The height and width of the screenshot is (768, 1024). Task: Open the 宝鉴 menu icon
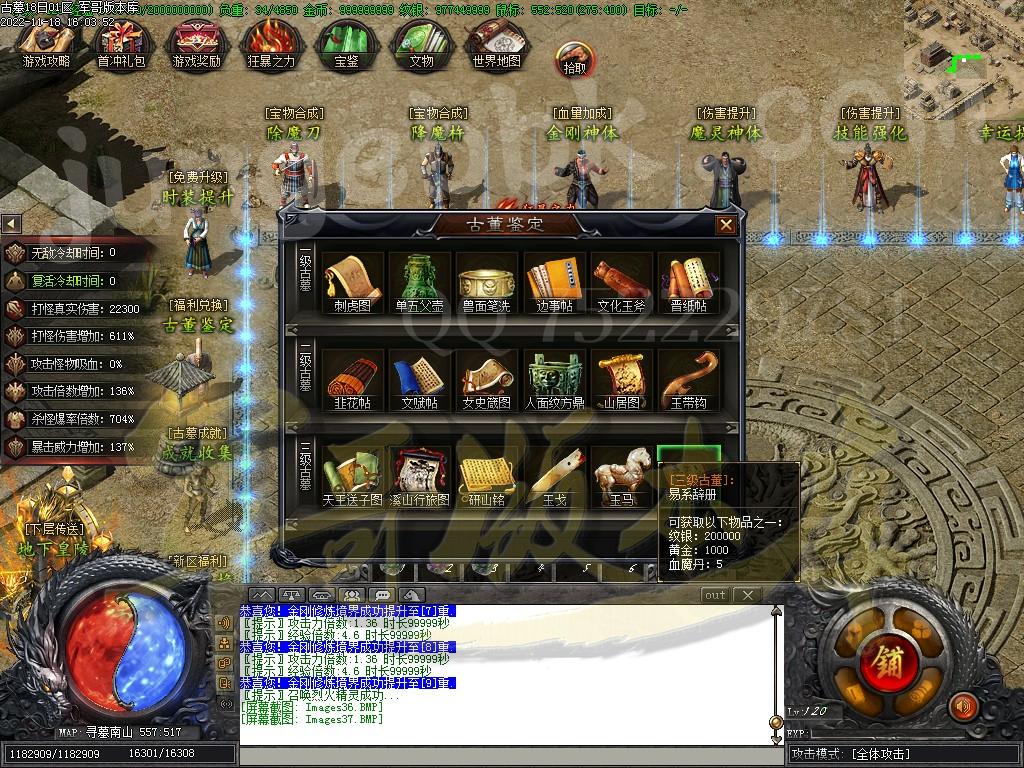pos(346,44)
